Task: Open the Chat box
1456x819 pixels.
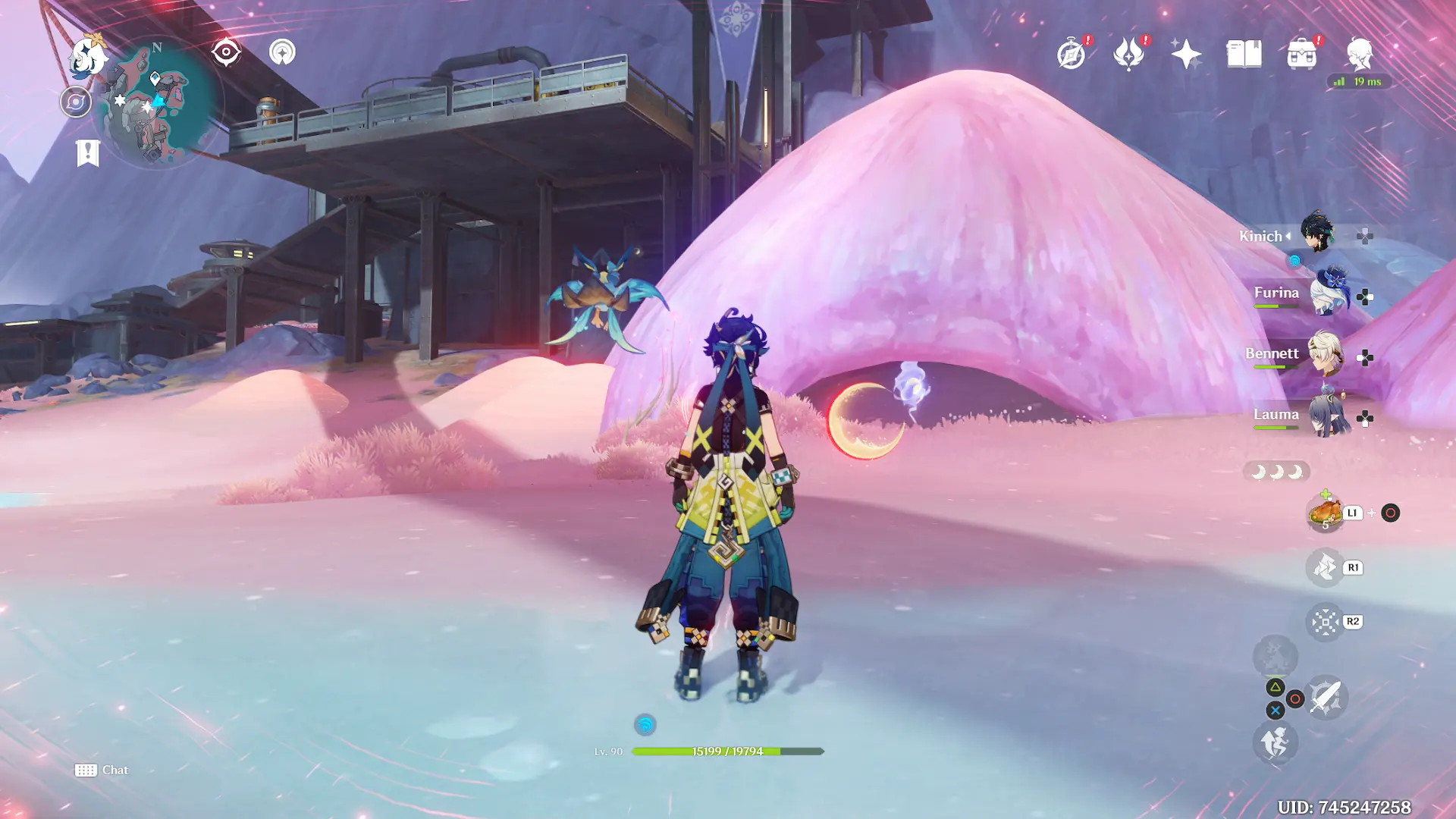Action: click(x=102, y=770)
